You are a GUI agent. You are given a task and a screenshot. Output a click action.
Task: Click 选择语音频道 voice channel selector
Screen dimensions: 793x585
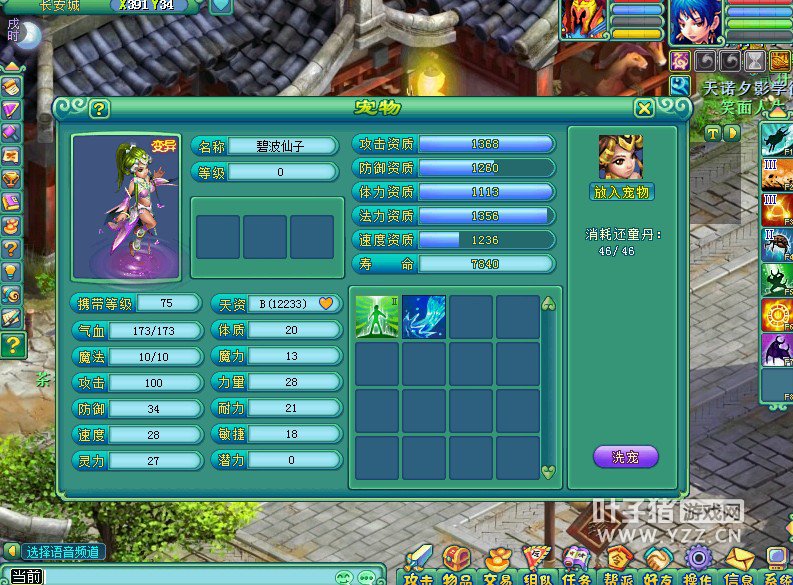(x=62, y=551)
